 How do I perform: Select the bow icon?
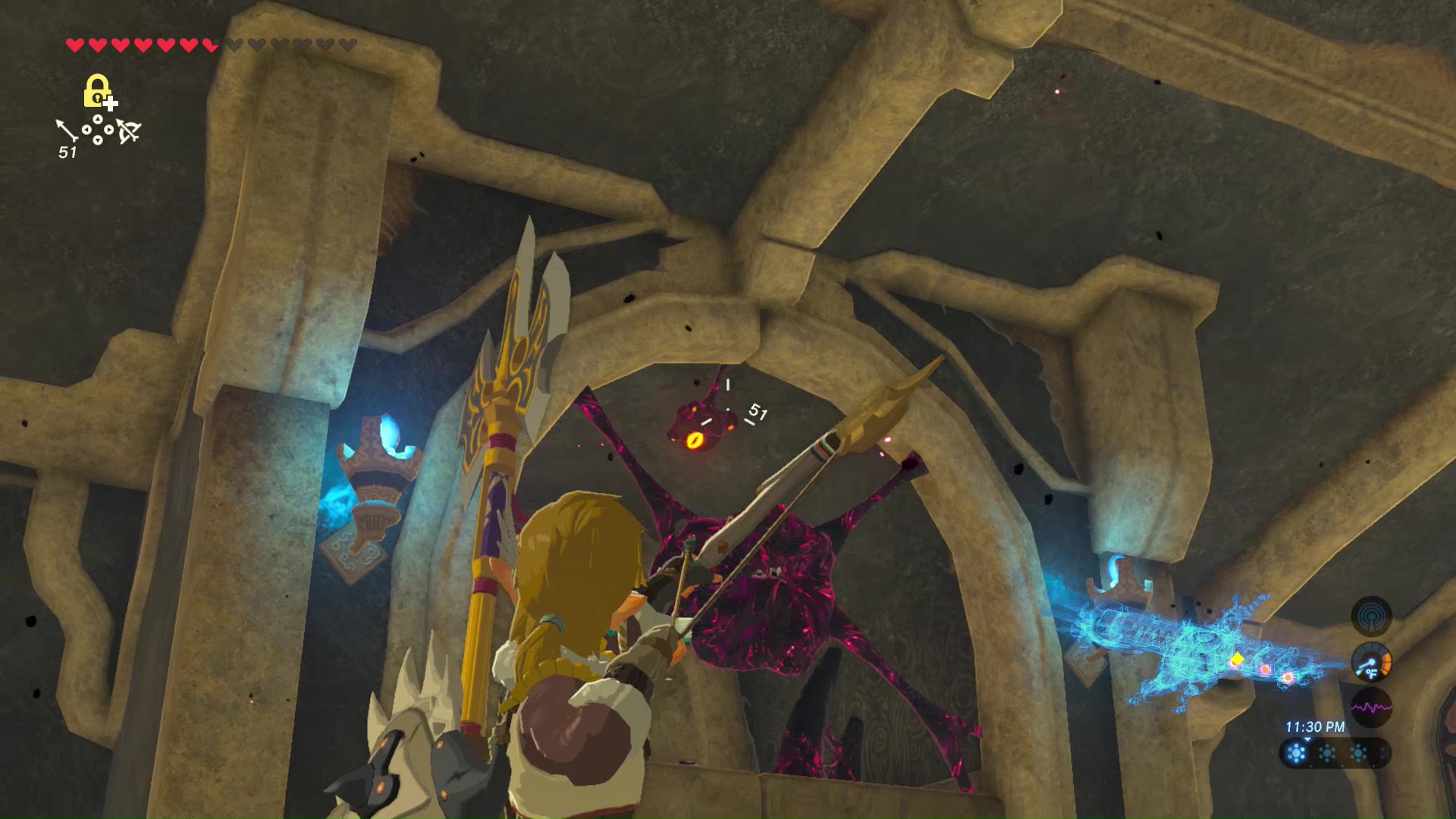click(x=129, y=131)
